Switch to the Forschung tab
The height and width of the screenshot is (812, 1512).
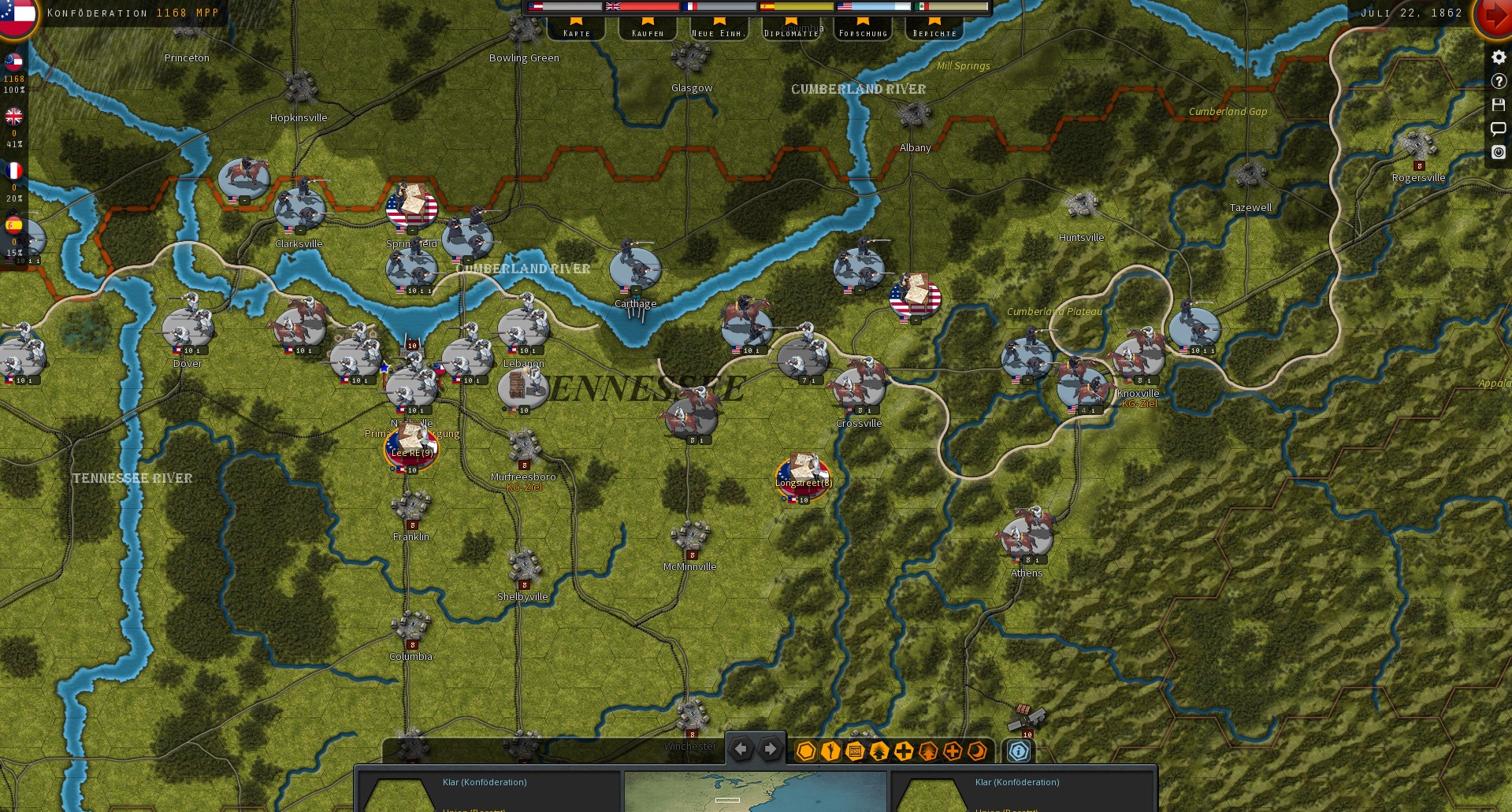(x=863, y=32)
